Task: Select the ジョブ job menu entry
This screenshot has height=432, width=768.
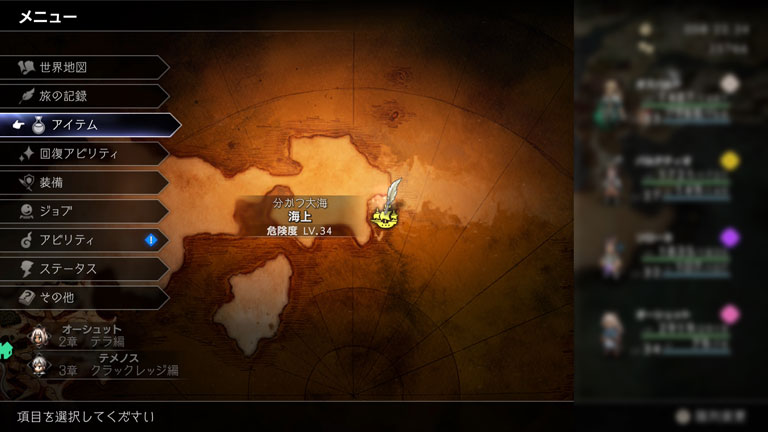Action: point(85,211)
